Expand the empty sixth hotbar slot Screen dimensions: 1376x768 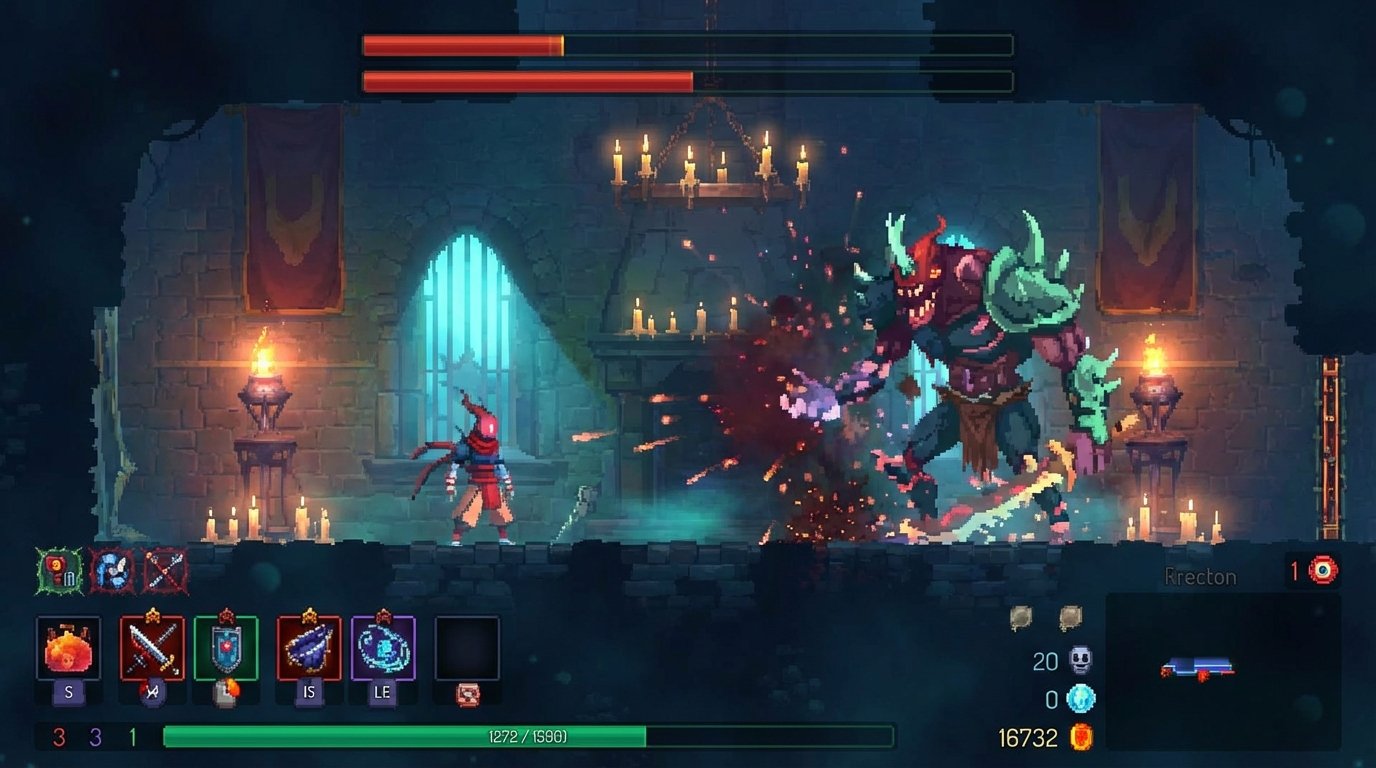(466, 647)
